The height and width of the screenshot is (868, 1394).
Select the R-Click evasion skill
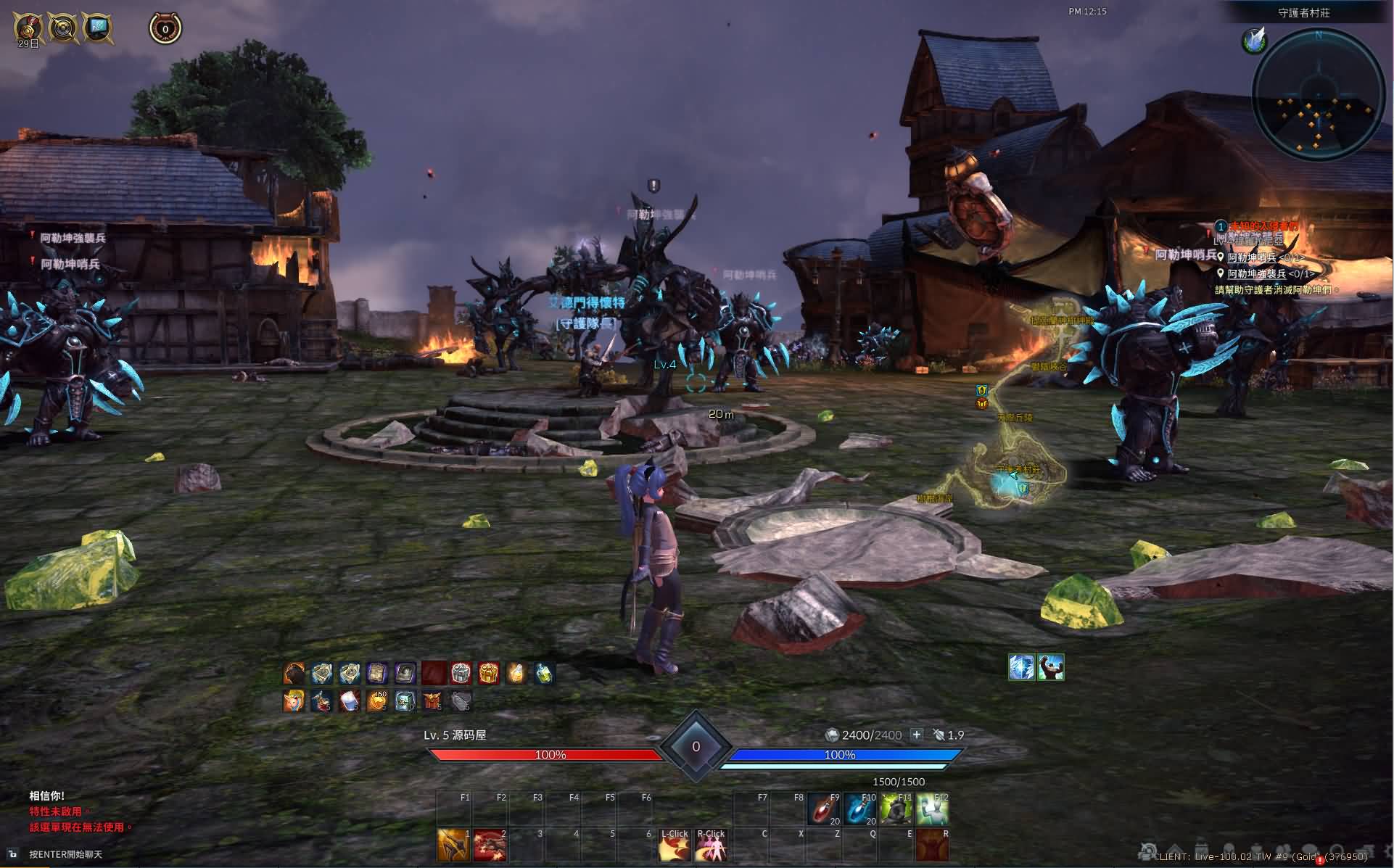711,846
